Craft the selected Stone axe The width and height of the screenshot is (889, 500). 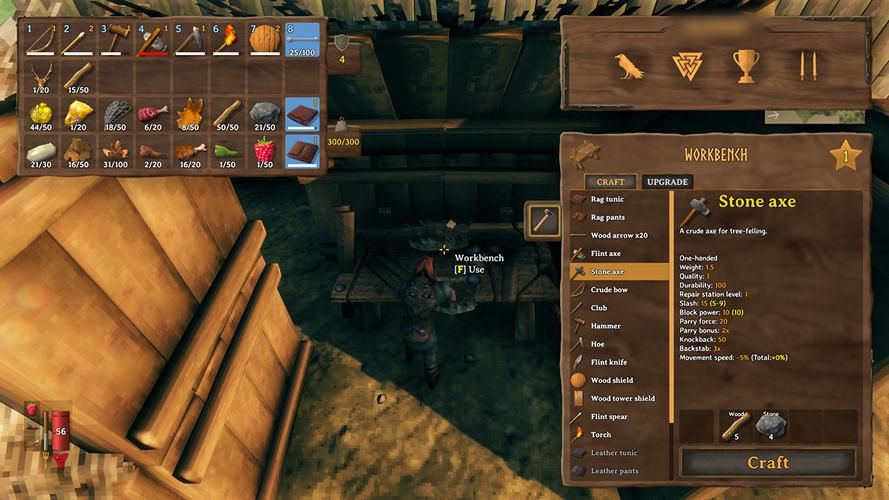click(x=768, y=463)
